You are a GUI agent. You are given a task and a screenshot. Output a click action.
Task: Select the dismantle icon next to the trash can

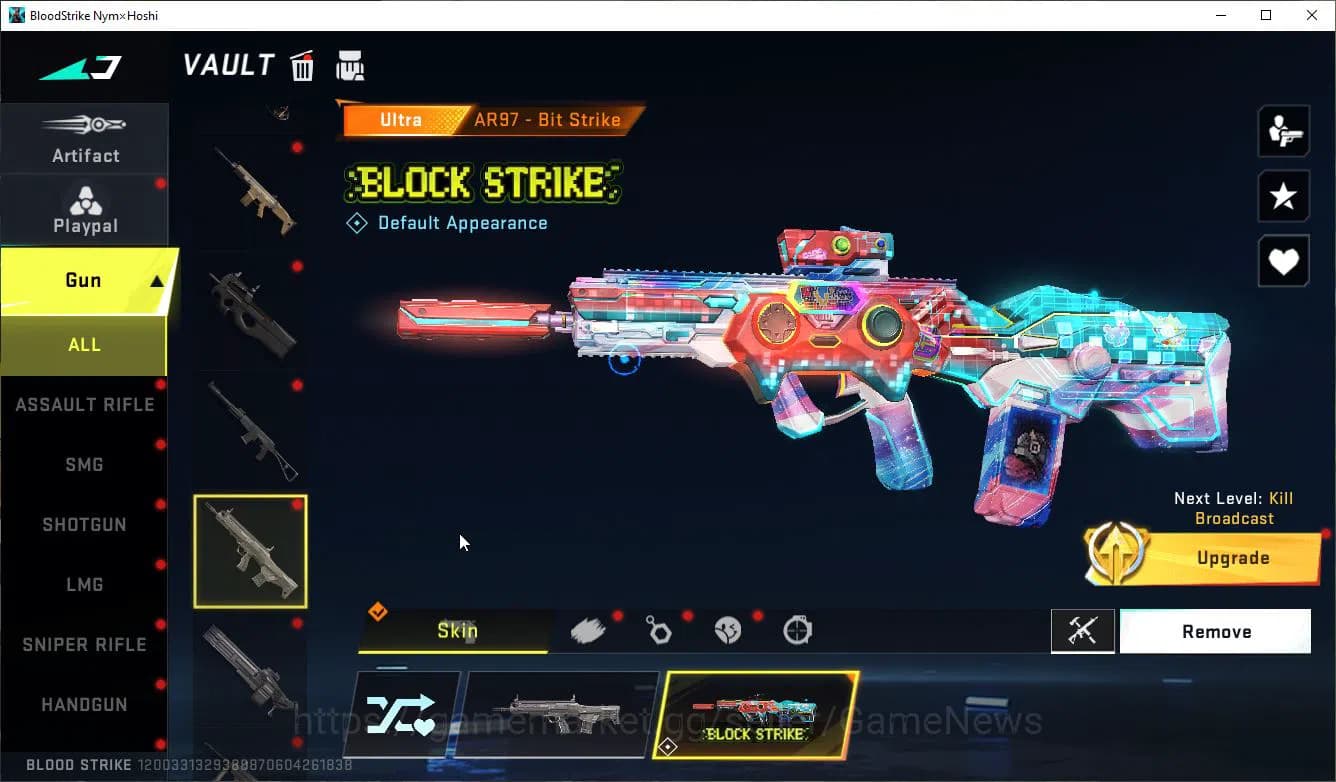350,64
